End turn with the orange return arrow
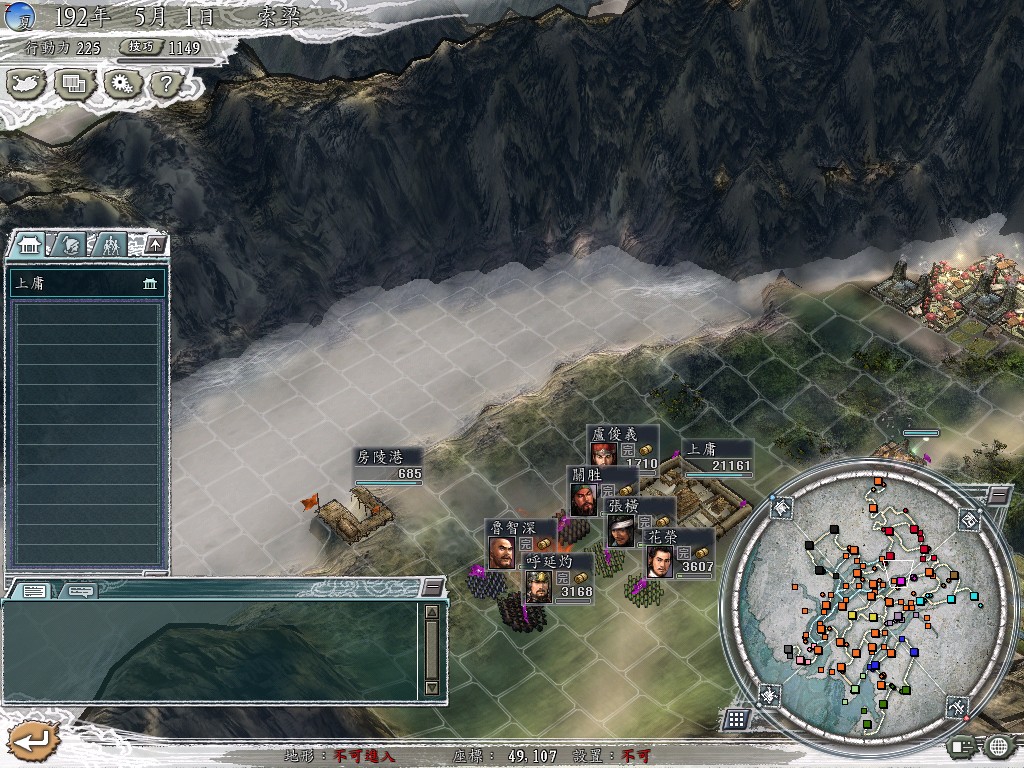1024x768 pixels. (x=33, y=741)
